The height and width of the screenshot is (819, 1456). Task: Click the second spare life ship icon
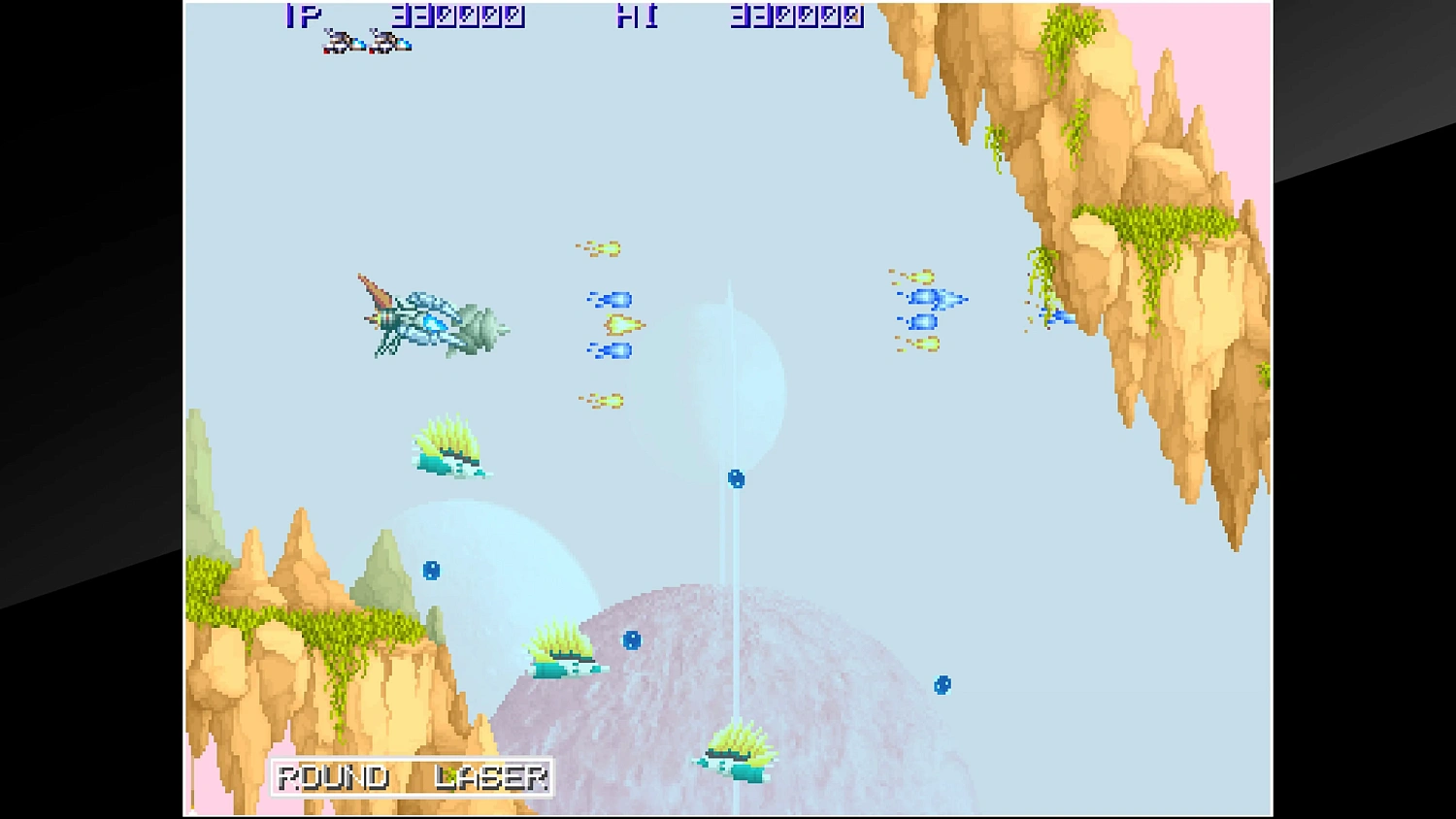pos(388,41)
